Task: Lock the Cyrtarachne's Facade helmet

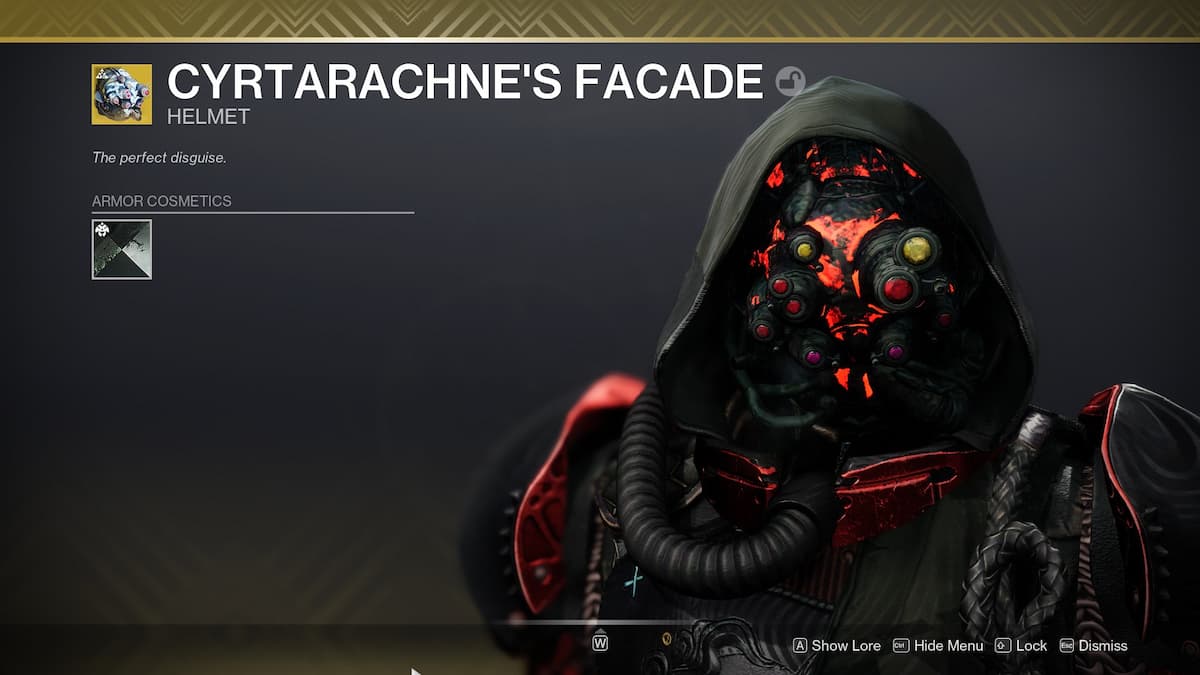Action: [1021, 646]
